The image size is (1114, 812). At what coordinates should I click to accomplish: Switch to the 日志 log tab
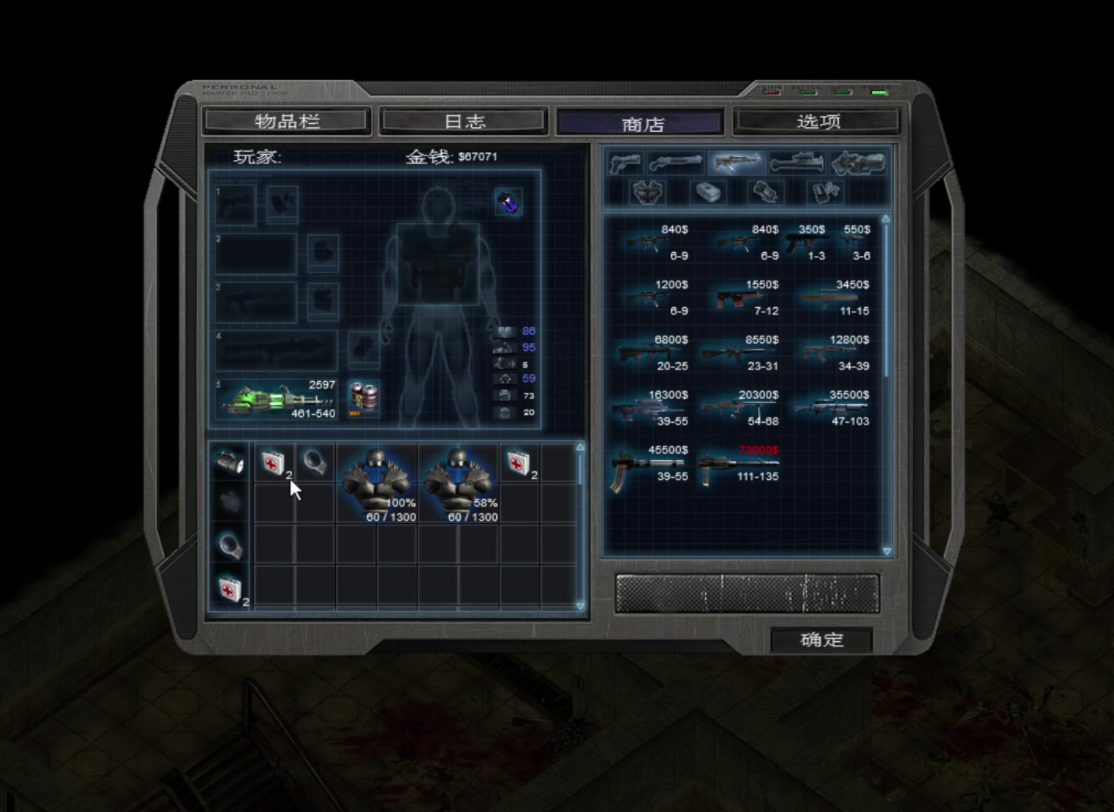[464, 122]
